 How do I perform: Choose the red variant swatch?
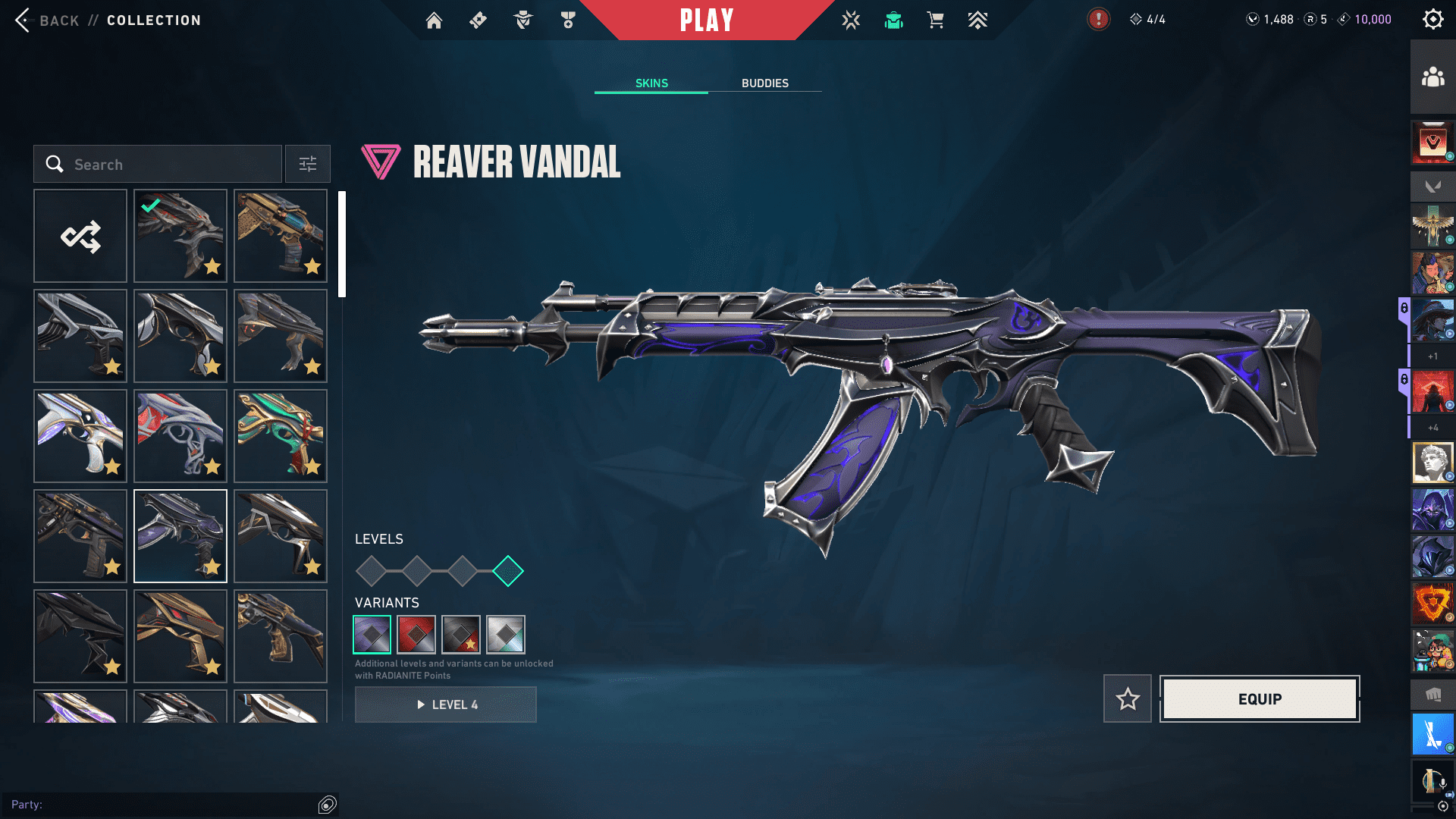pyautogui.click(x=416, y=635)
